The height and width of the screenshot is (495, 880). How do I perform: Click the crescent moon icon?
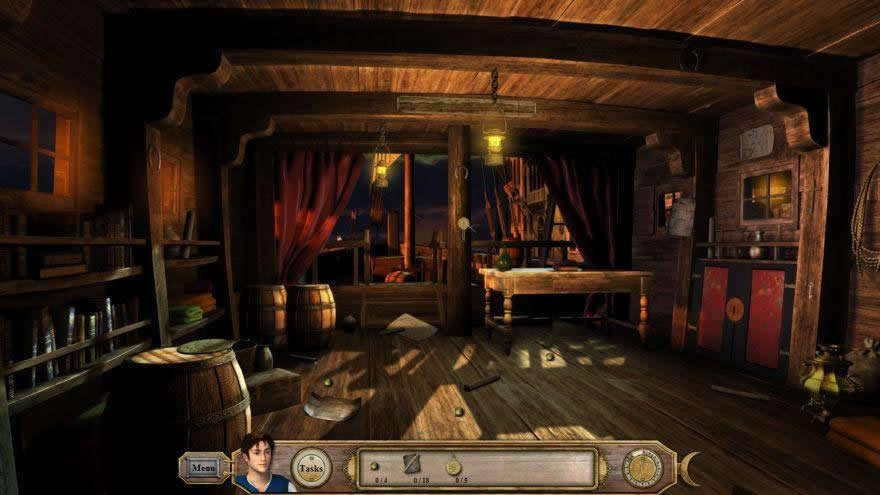[x=689, y=467]
